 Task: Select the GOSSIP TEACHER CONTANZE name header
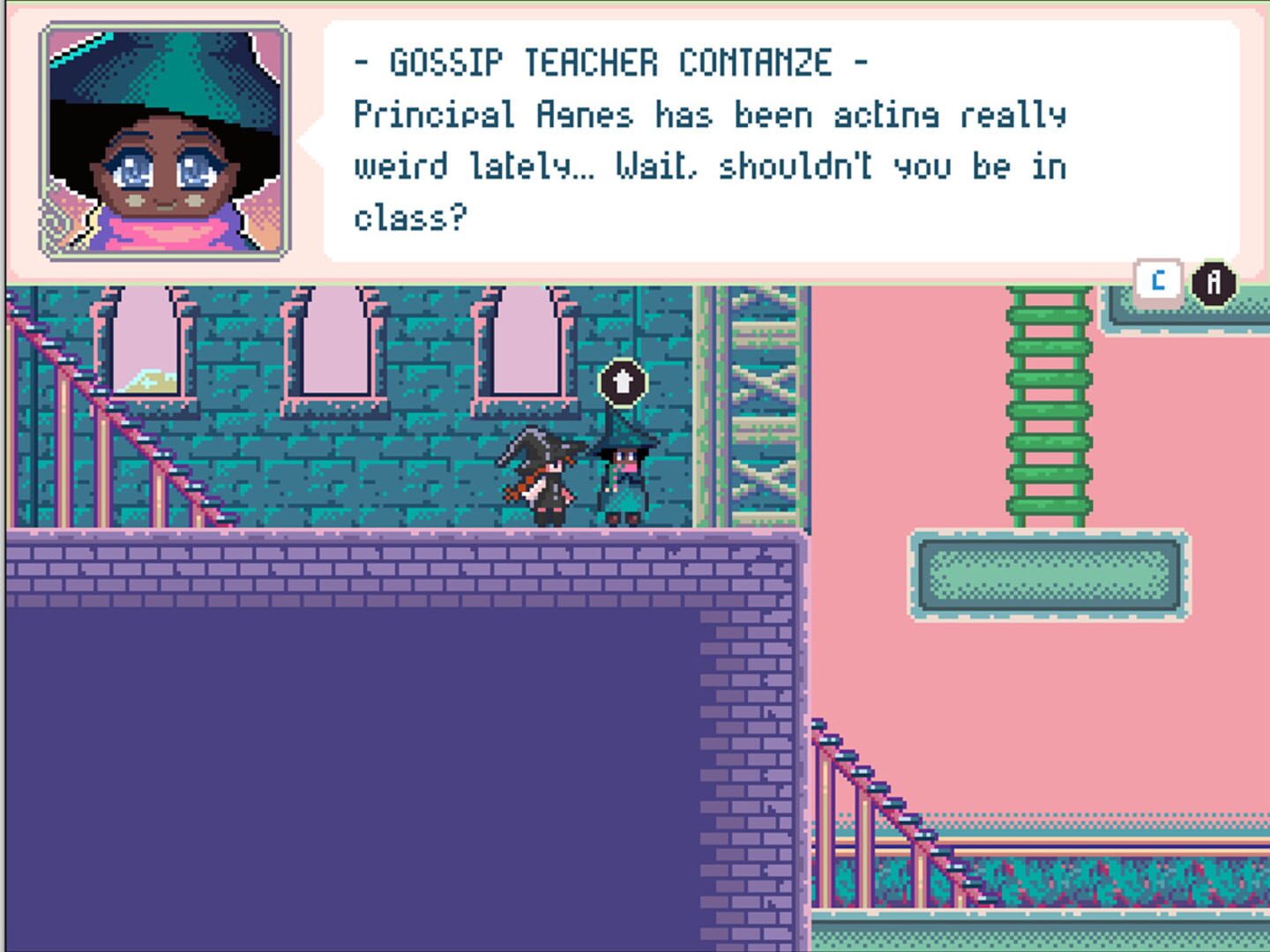coord(609,62)
